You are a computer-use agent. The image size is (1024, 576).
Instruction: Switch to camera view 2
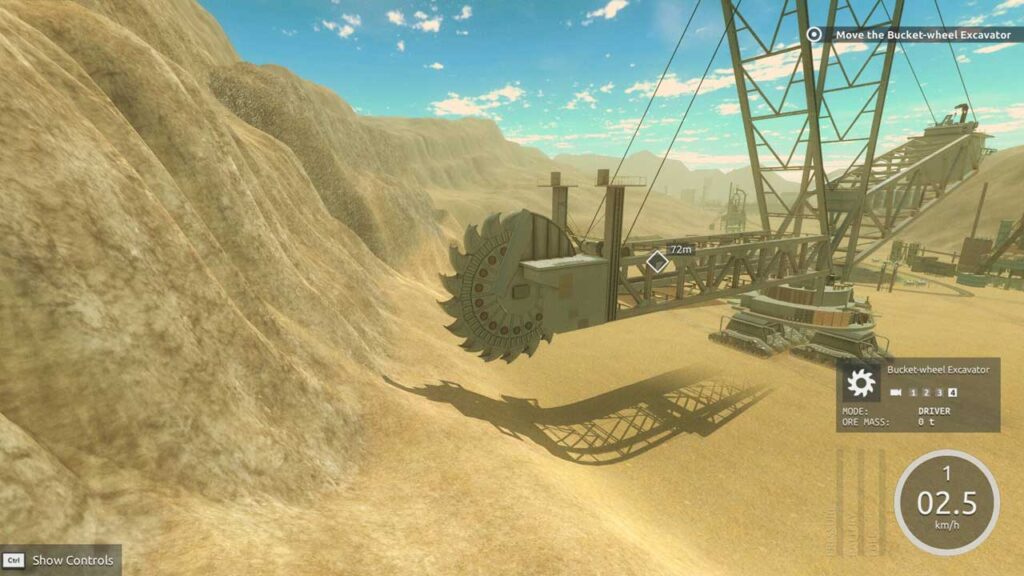[x=926, y=392]
